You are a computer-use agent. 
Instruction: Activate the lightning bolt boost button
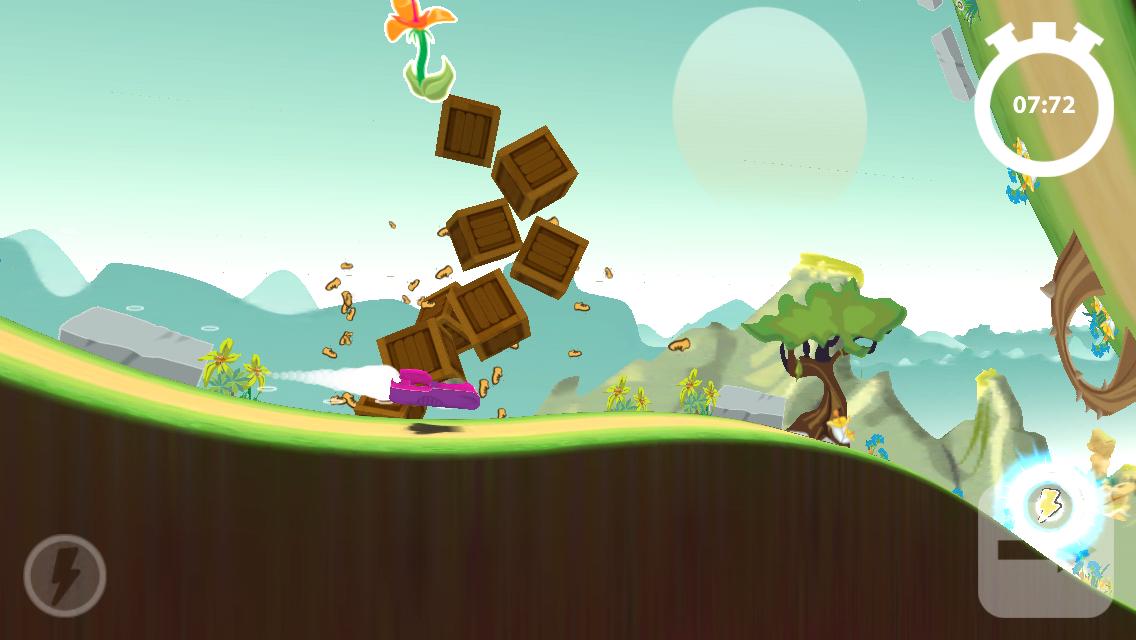(65, 575)
